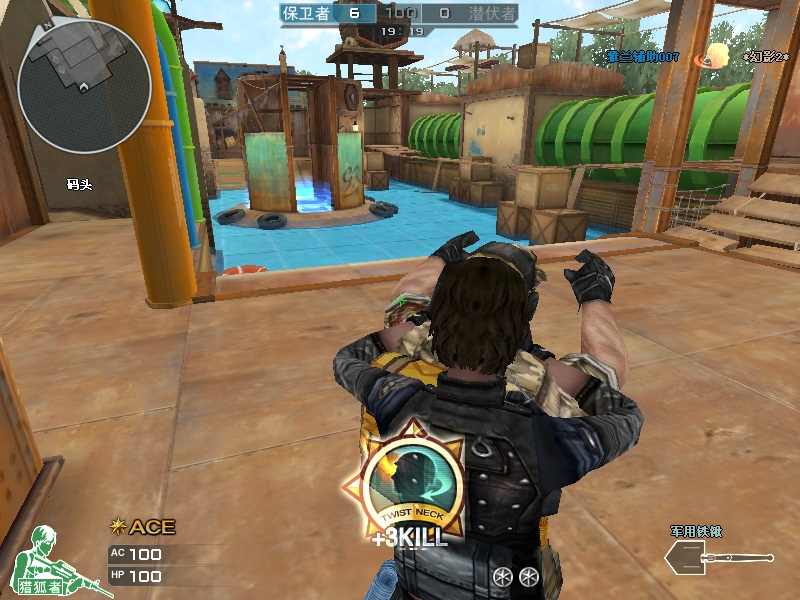Click the ACE rank badge

coord(143,527)
